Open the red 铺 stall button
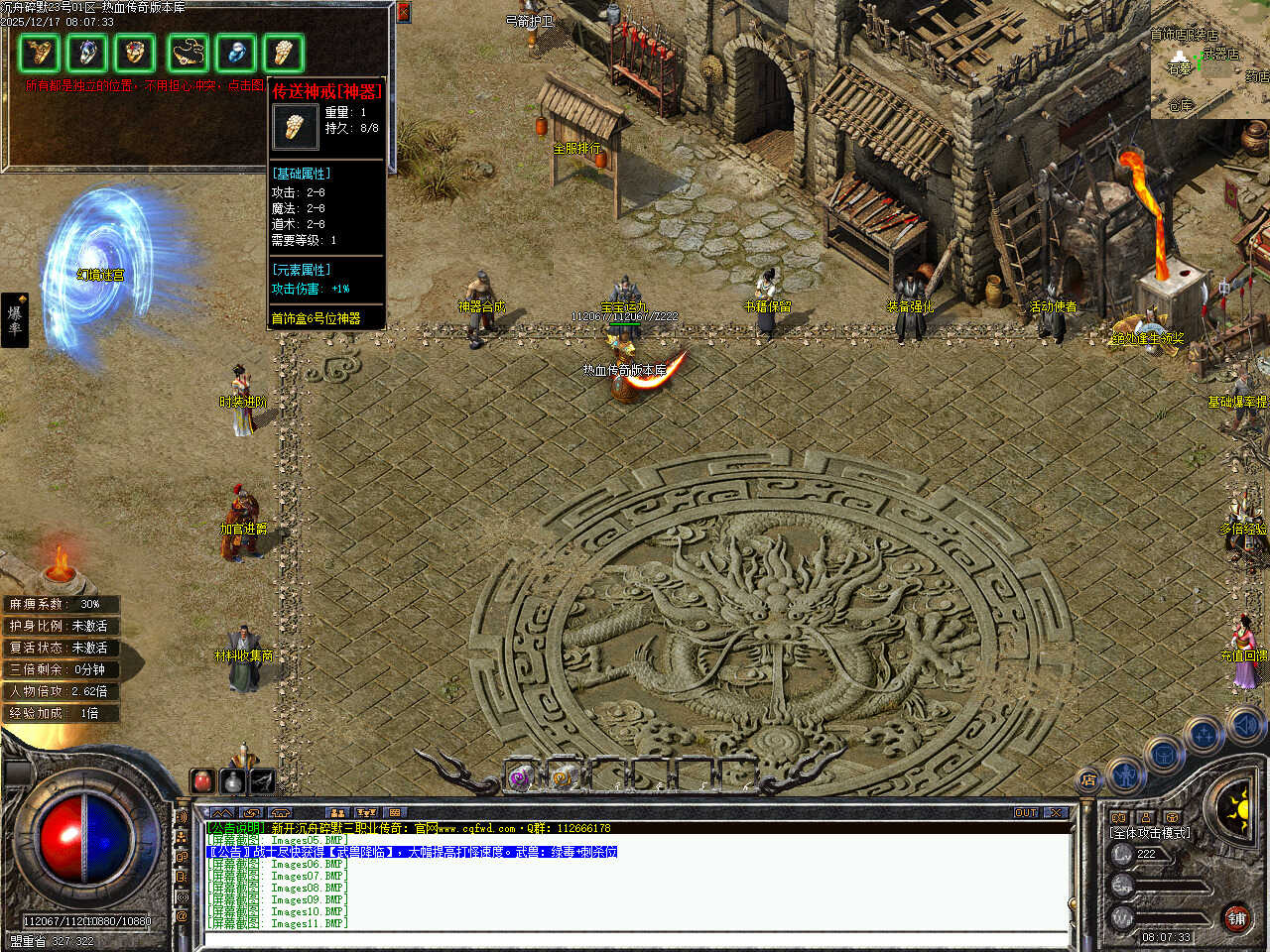 (x=1236, y=917)
